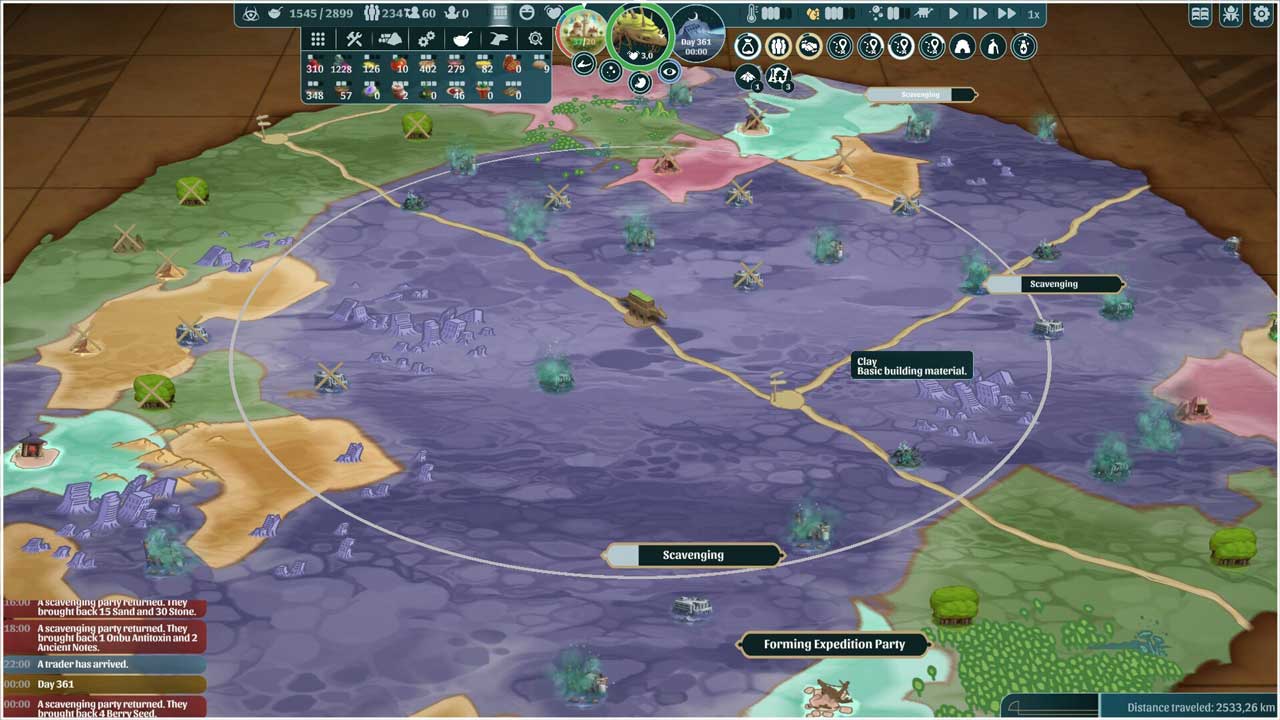Select the food bowl resource tab
Viewport: 1280px width, 720px height.
point(462,39)
